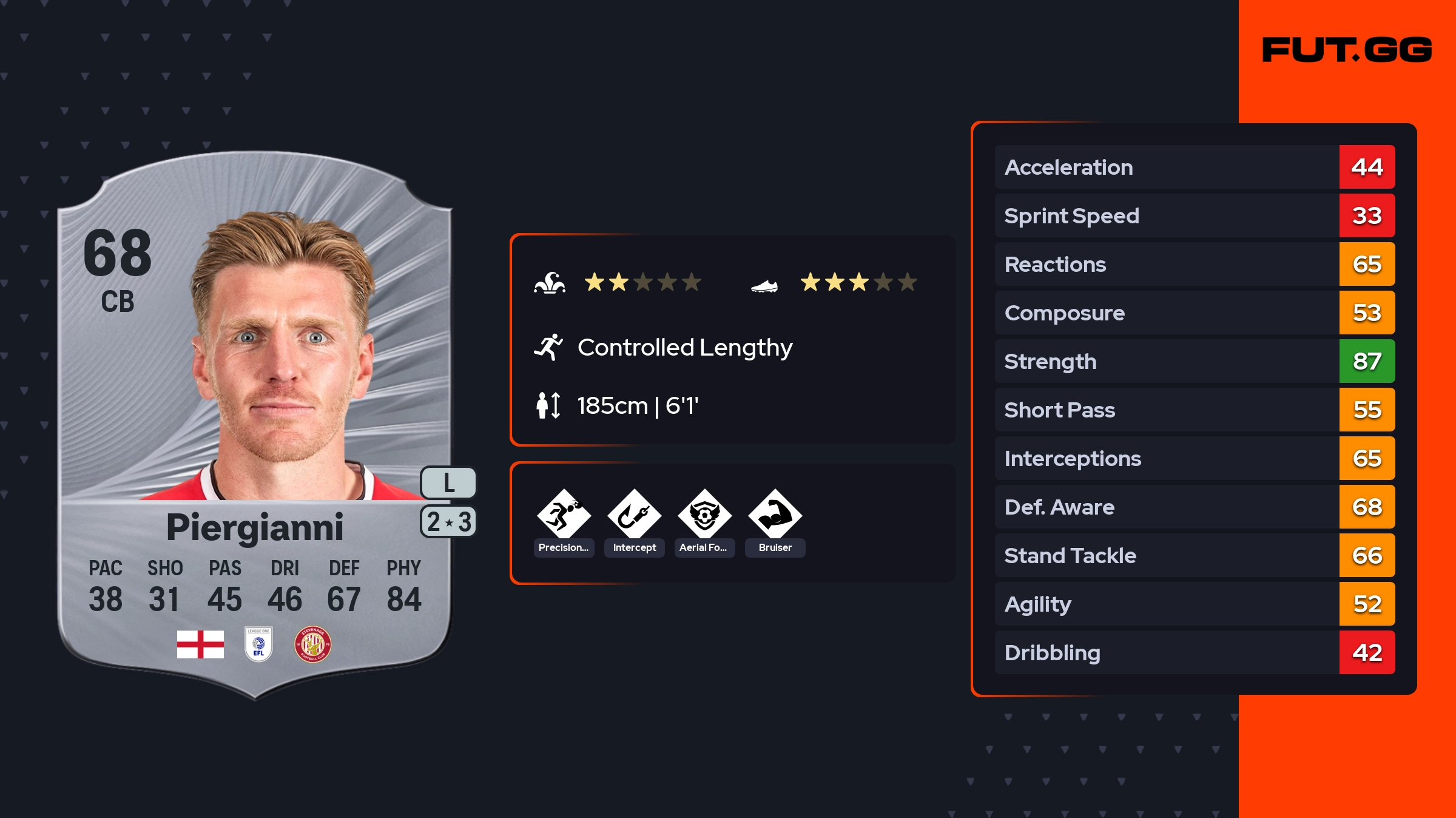
Task: Select the Piergianni player card
Action: 255,425
